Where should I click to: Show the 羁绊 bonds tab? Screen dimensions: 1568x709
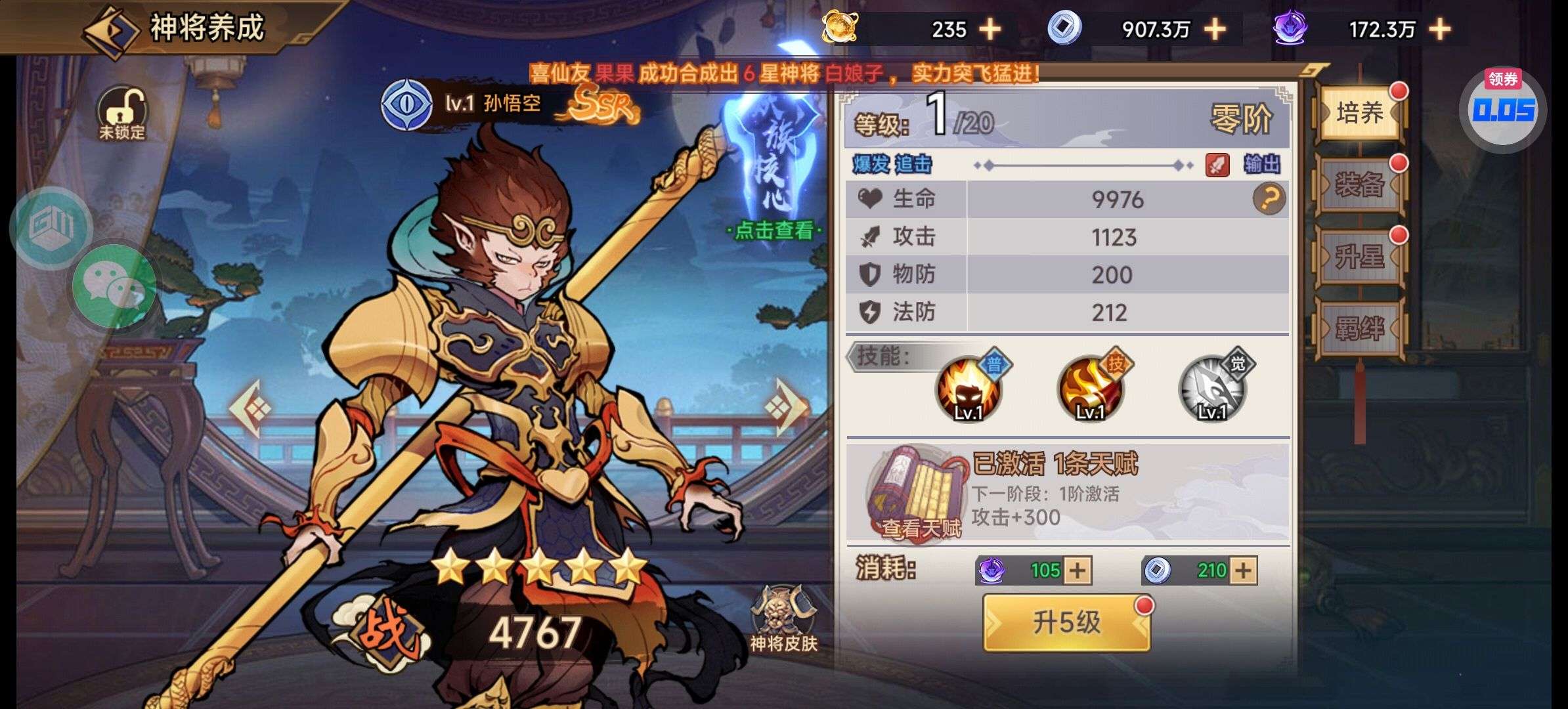[1359, 328]
